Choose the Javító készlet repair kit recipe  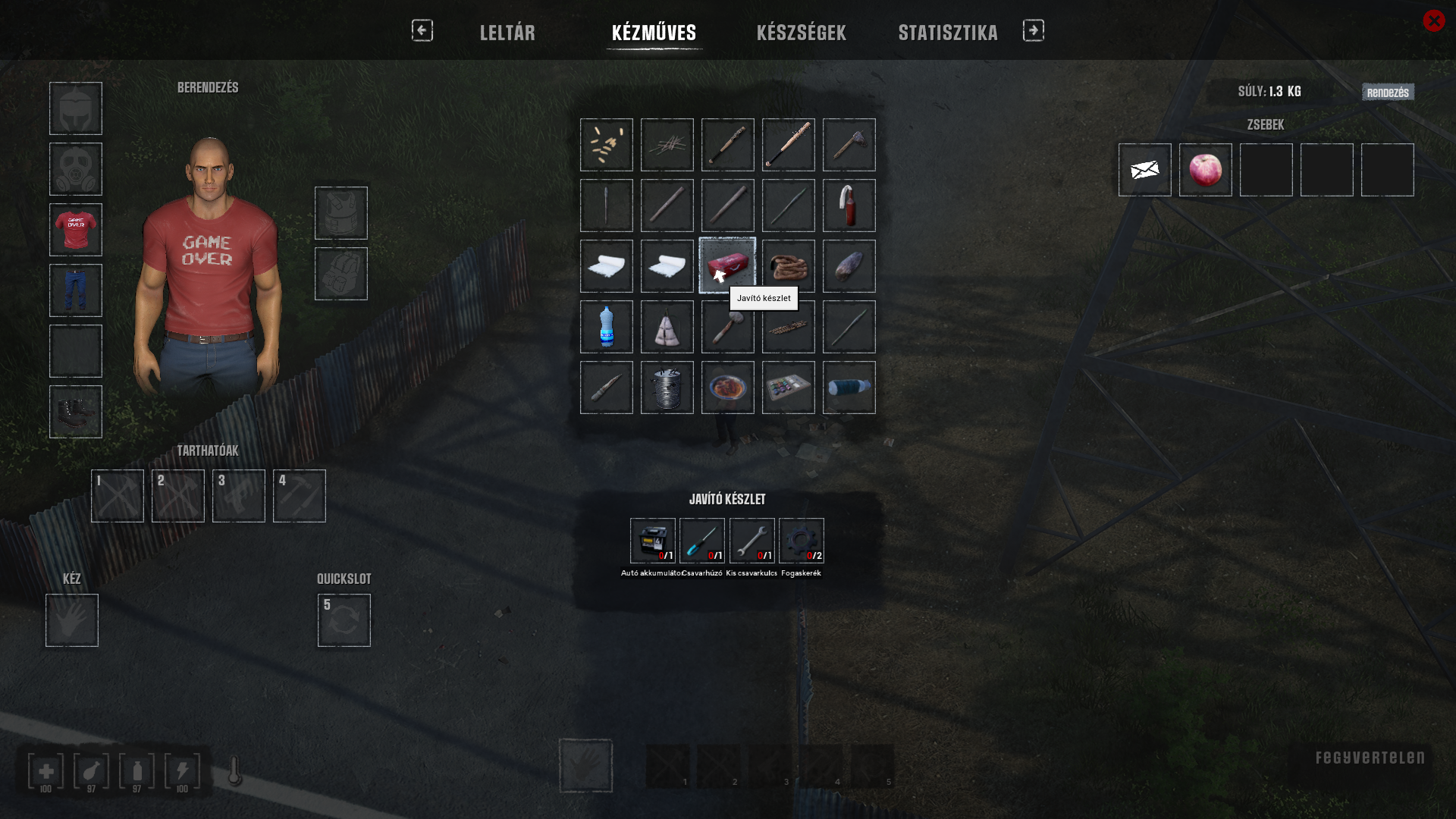point(727,265)
